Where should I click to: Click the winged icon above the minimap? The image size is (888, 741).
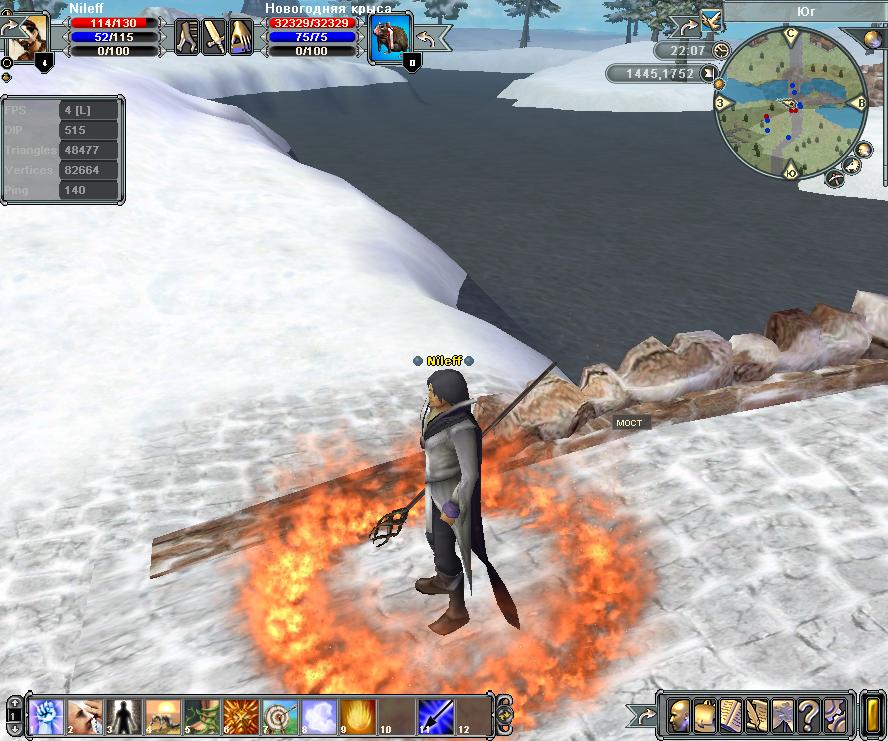(x=711, y=18)
